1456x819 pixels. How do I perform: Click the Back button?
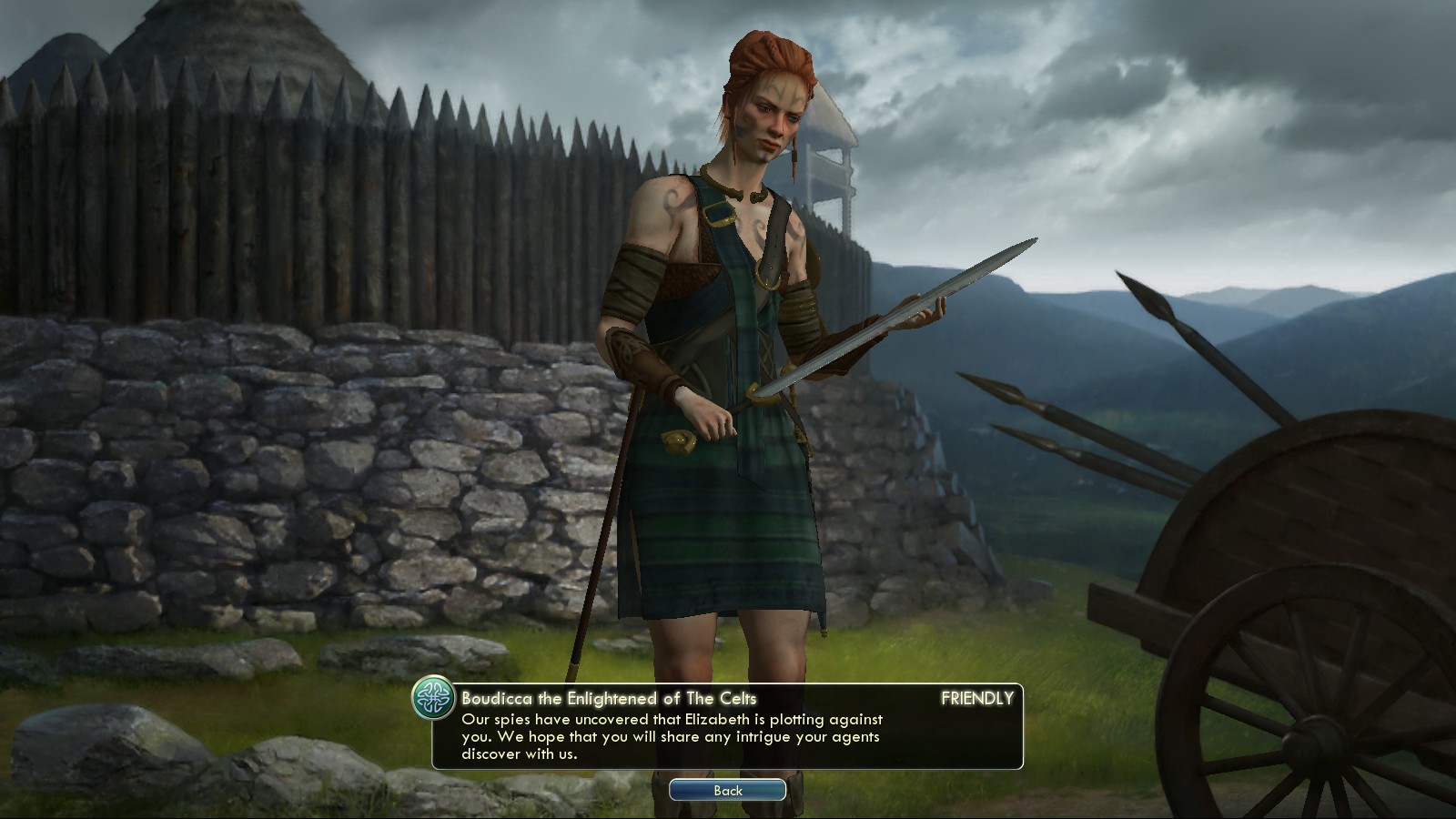727,790
